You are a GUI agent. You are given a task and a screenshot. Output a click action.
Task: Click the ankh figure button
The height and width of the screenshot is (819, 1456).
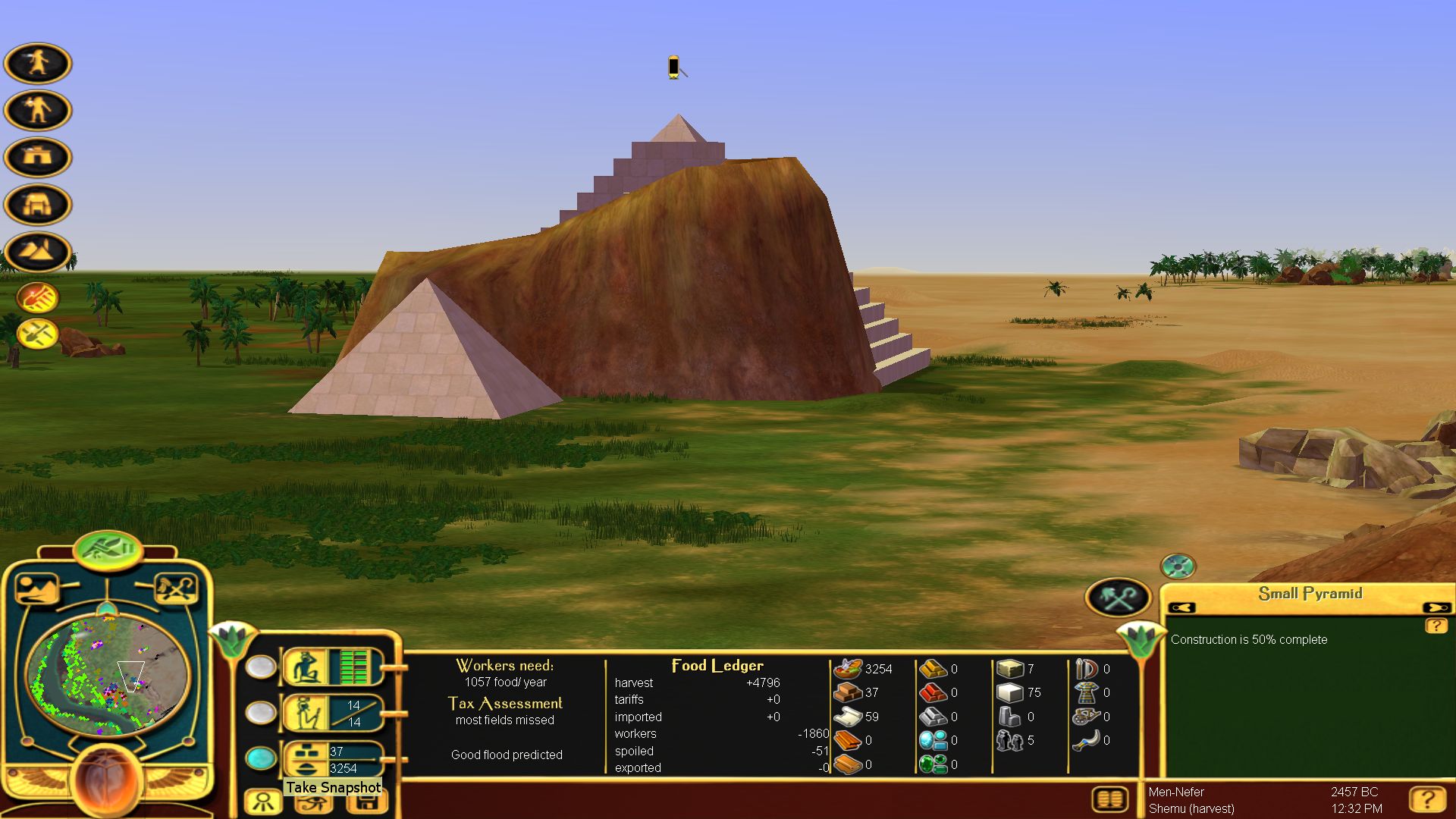click(263, 802)
